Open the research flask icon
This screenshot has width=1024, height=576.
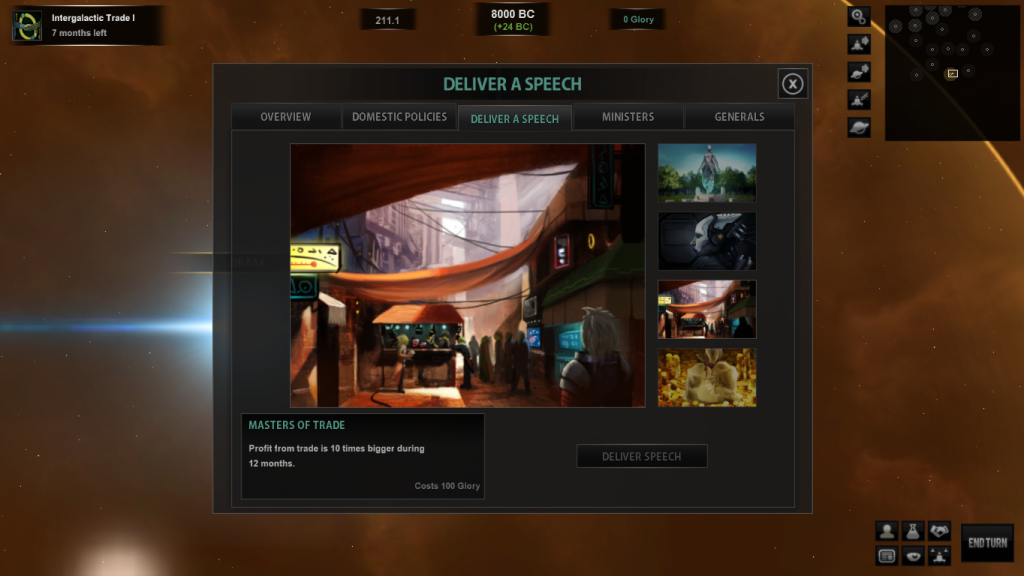(x=912, y=531)
